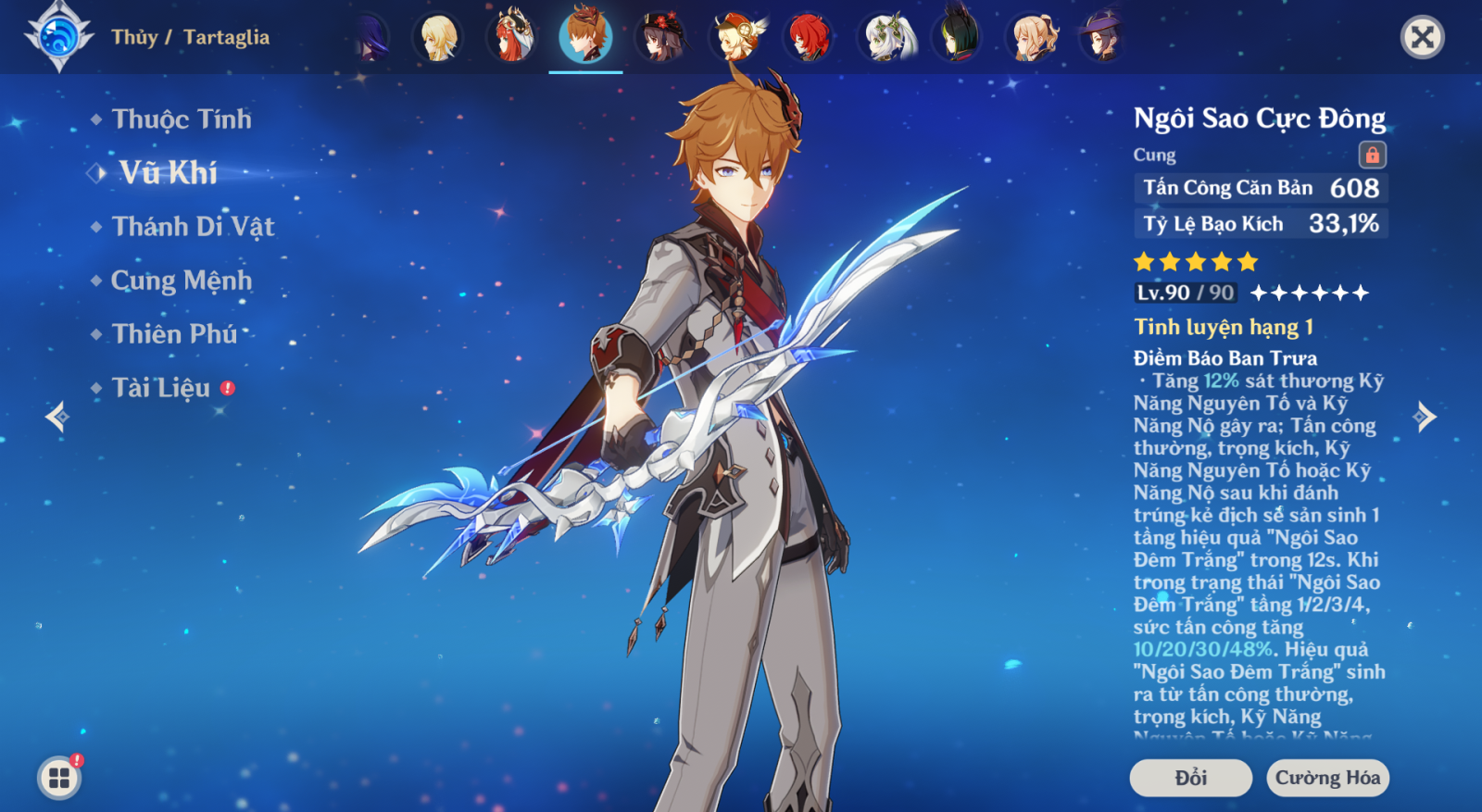The image size is (1482, 812).
Task: Pick Mona's portrait with the purple hat
Action: 1102,37
